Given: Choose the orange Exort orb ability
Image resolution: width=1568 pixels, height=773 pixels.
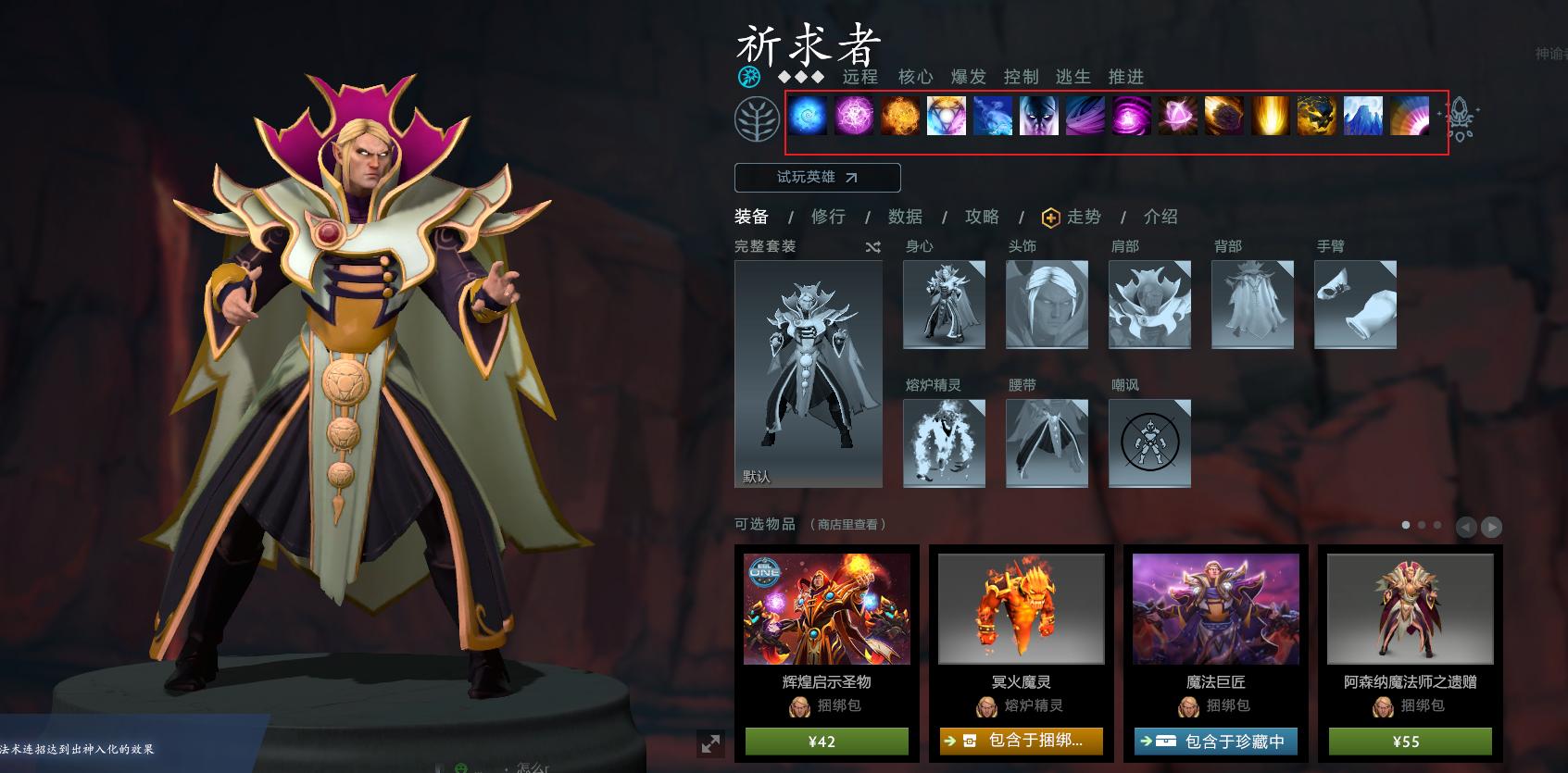Looking at the screenshot, I should (x=900, y=117).
